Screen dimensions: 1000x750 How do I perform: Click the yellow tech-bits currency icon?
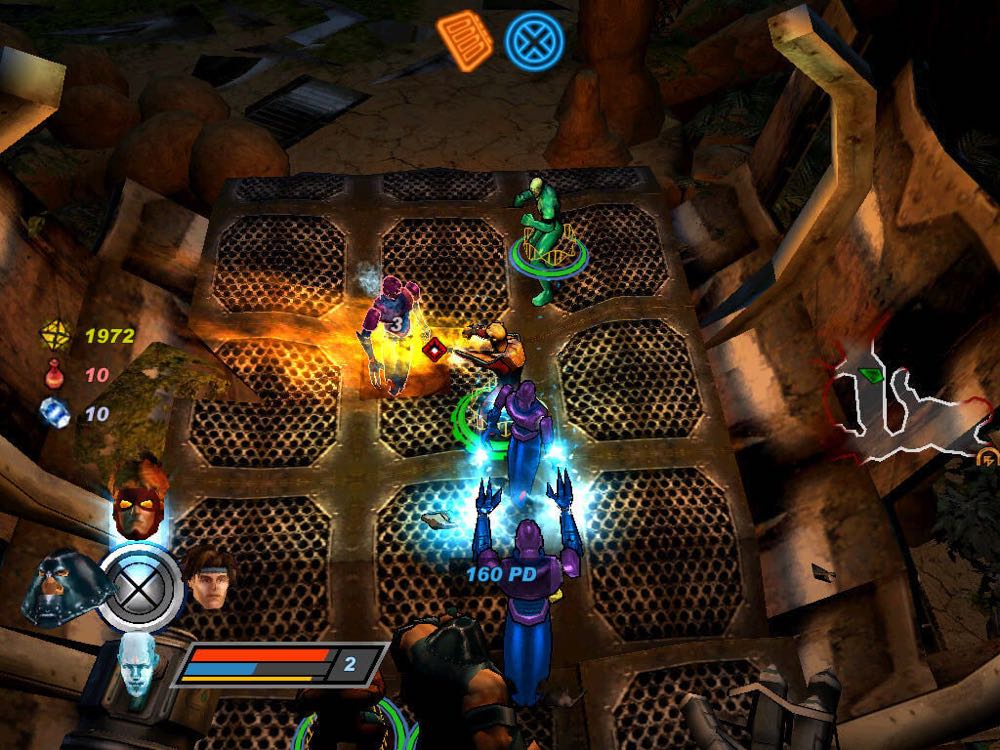pyautogui.click(x=53, y=336)
